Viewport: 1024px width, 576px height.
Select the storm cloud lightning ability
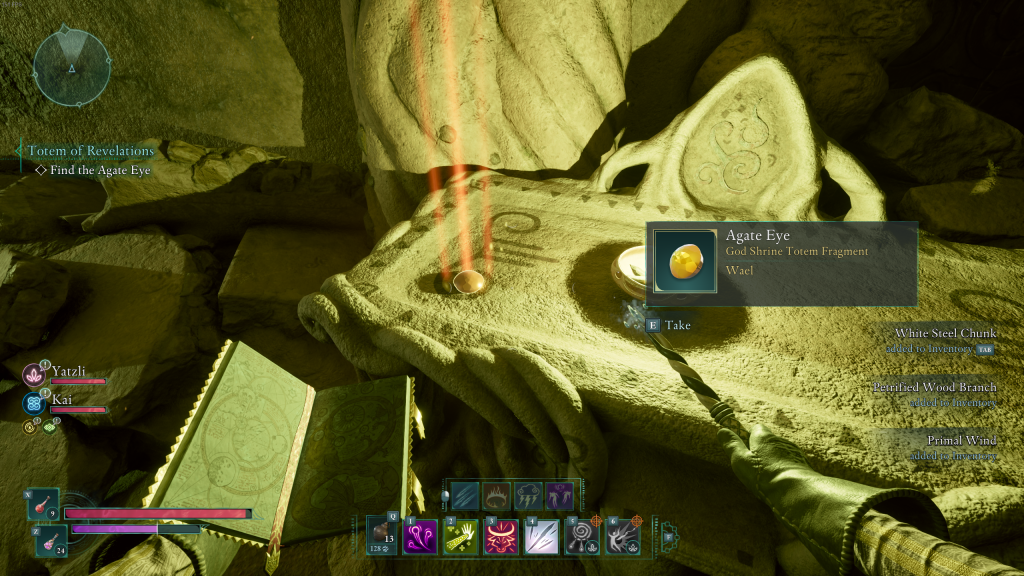pyautogui.click(x=530, y=495)
